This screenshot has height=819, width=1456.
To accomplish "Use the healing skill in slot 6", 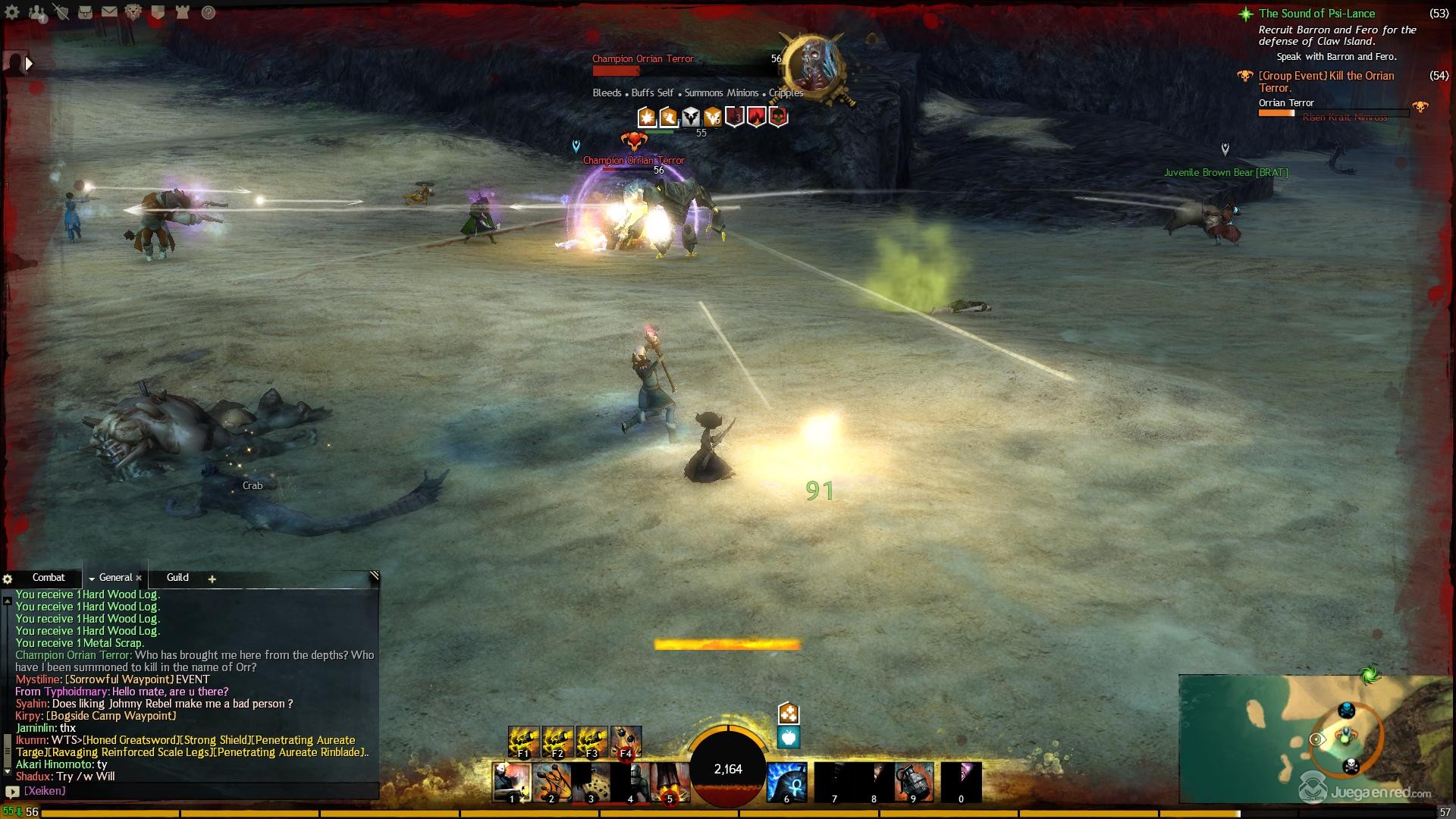I will 786,782.
